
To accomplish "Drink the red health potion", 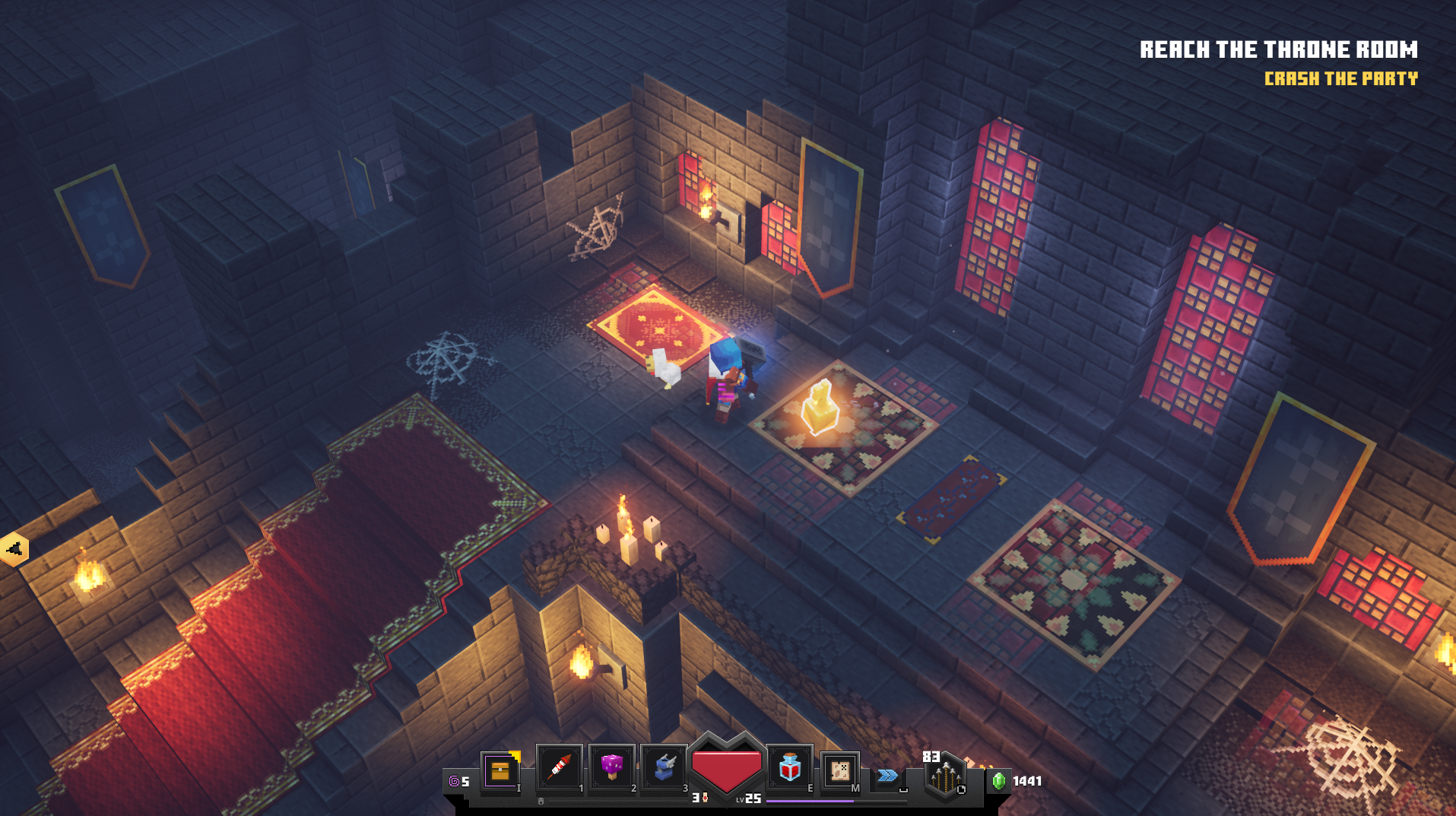I will point(789,768).
